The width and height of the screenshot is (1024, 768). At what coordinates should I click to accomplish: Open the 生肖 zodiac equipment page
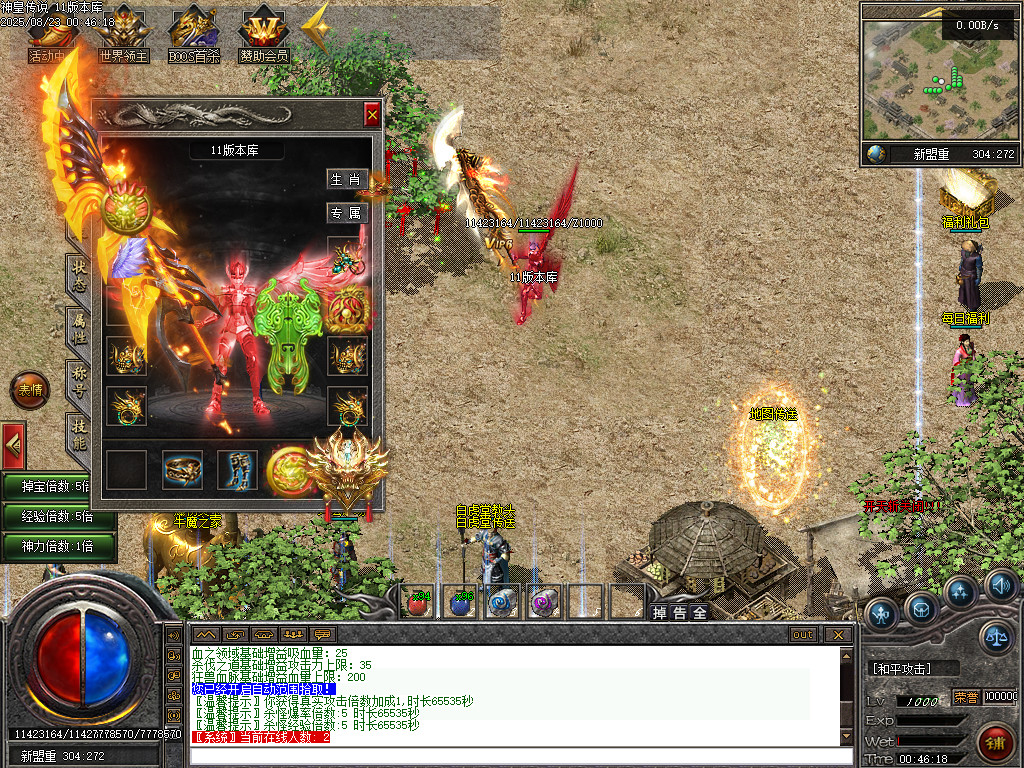[346, 179]
